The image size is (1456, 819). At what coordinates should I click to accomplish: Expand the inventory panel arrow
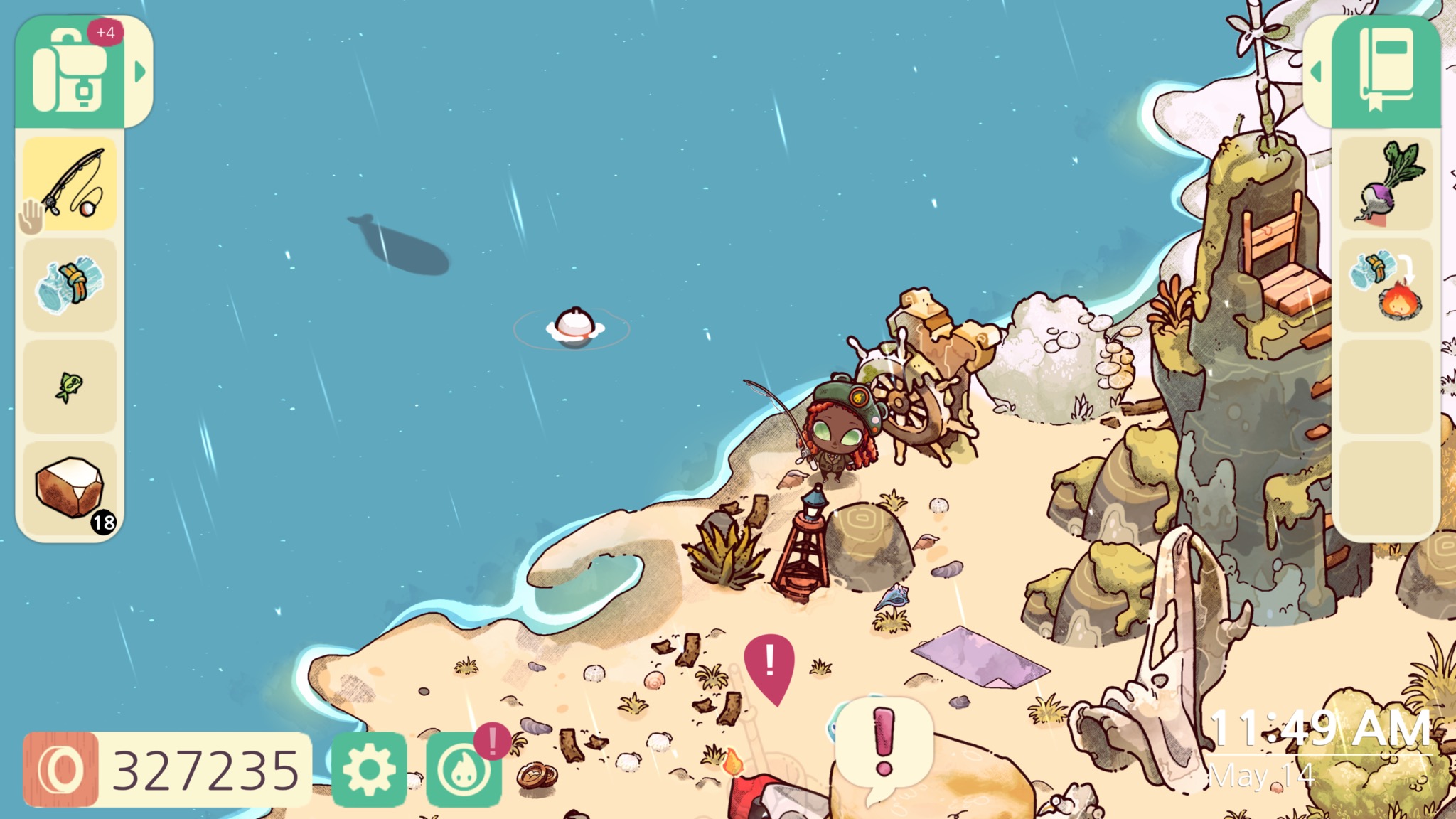click(140, 72)
